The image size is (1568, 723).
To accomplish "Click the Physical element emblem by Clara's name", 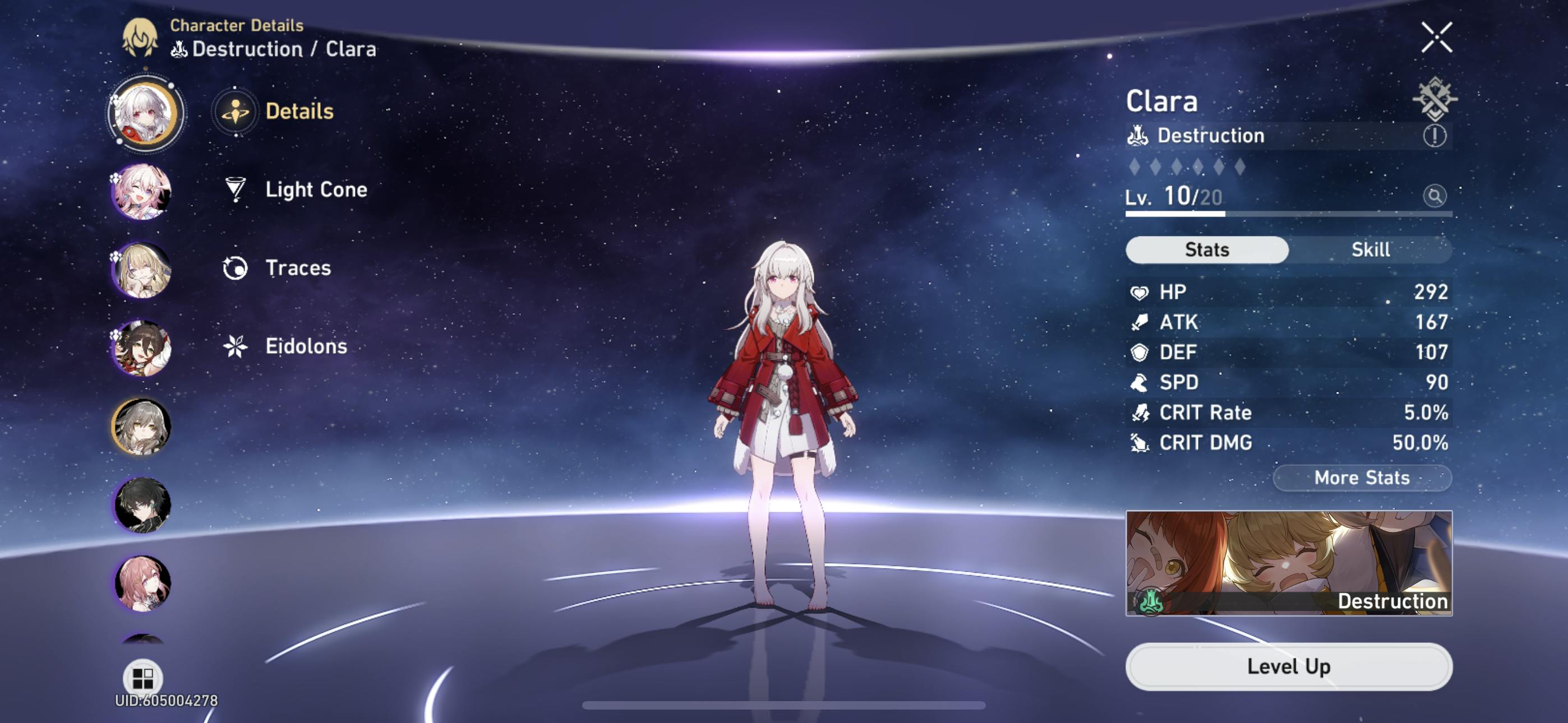I will coord(1434,99).
